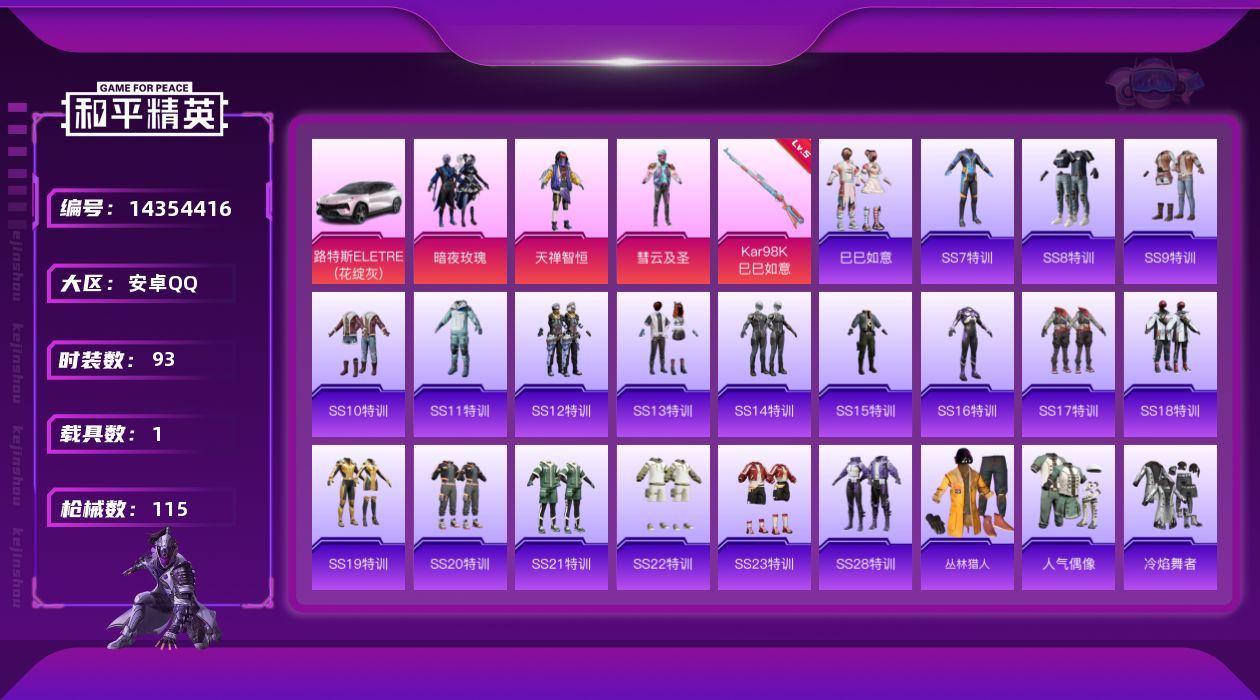The height and width of the screenshot is (700, 1260).
Task: Open the SS10特训 outfit tile
Action: coord(358,364)
